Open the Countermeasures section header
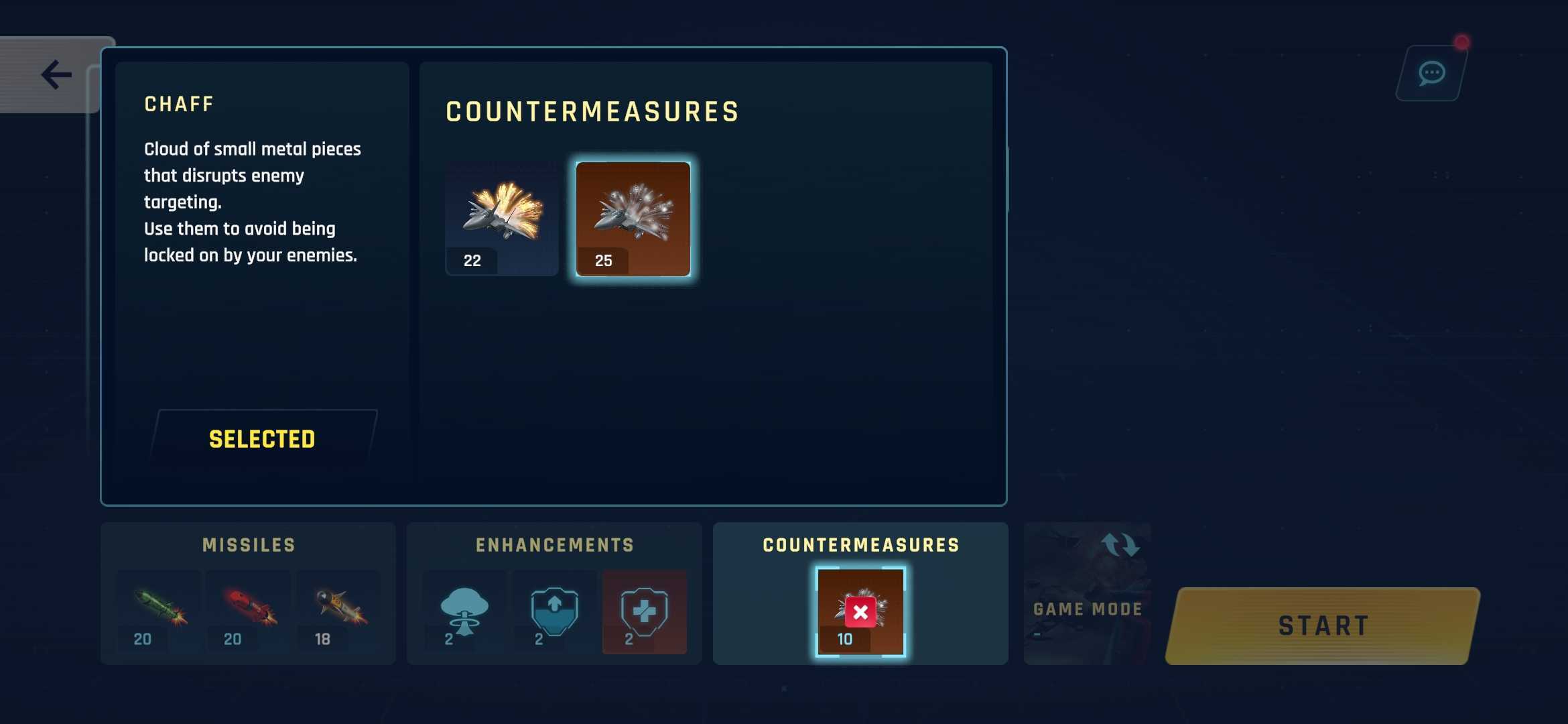1568x724 pixels. tap(592, 111)
